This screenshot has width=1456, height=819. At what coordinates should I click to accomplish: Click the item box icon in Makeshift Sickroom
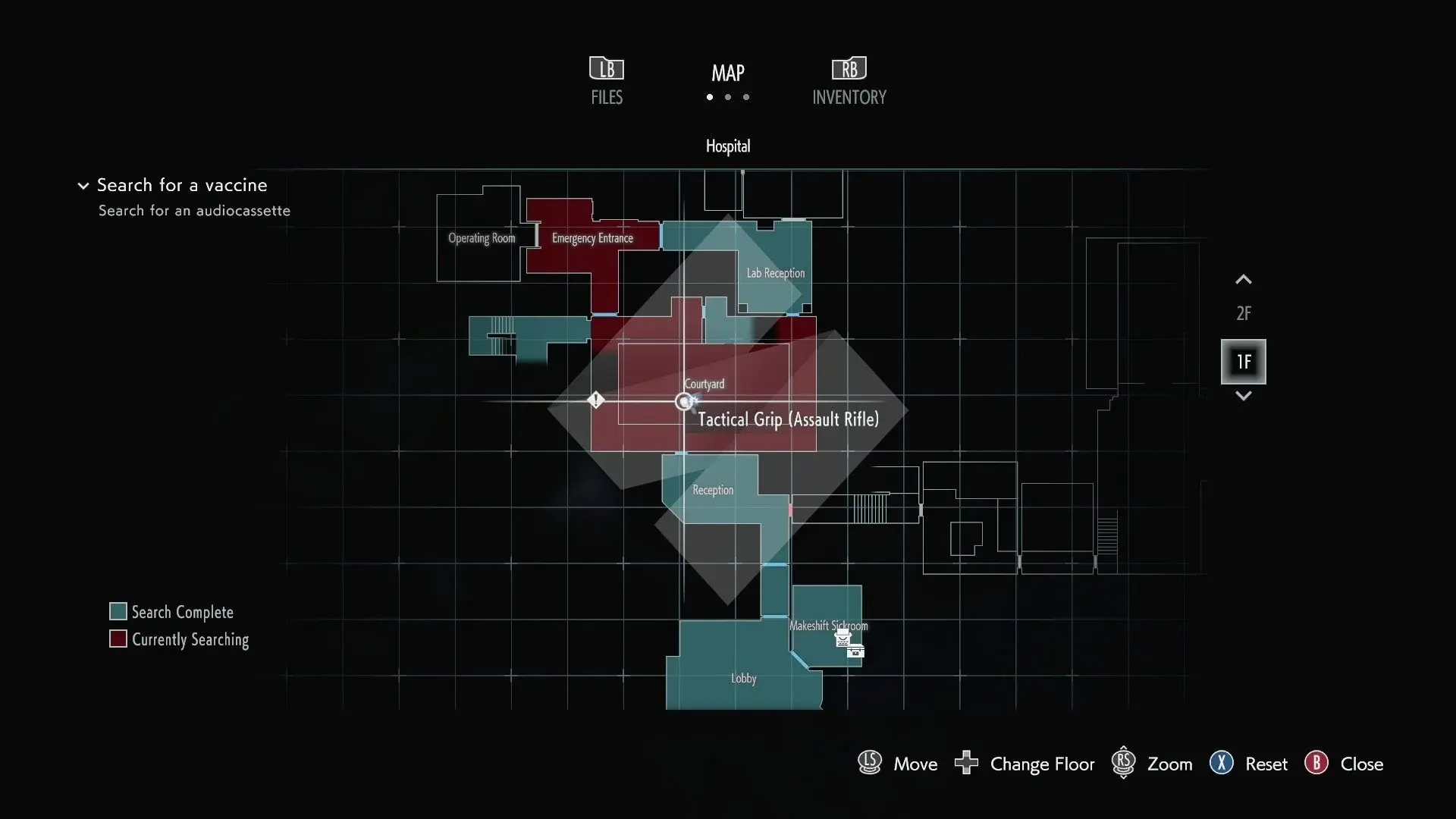[856, 651]
